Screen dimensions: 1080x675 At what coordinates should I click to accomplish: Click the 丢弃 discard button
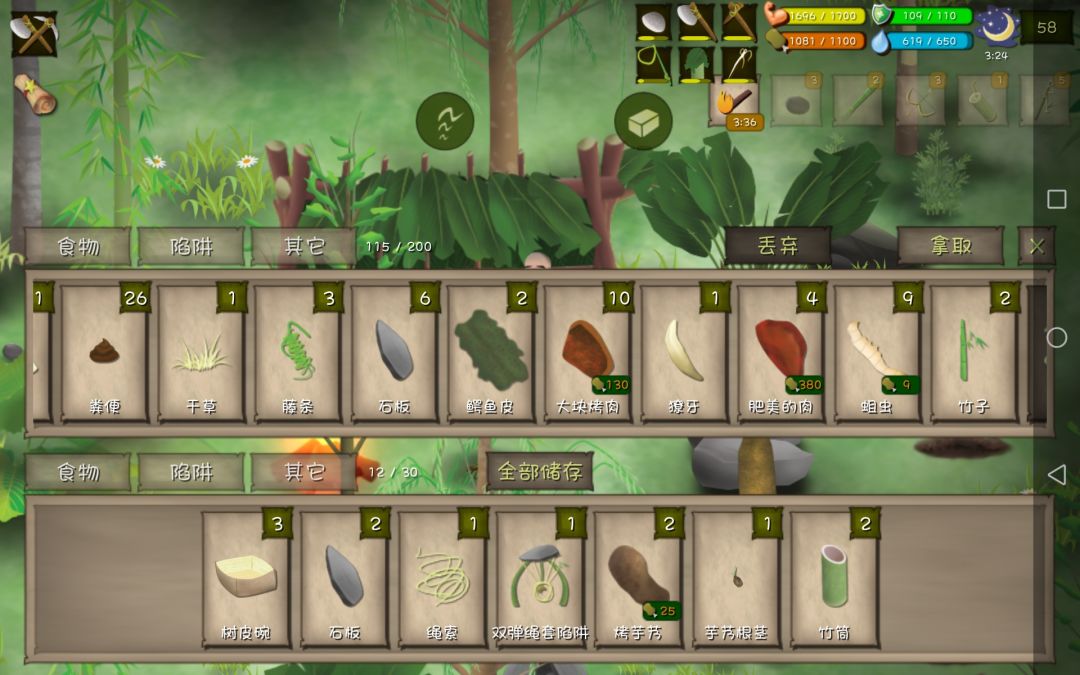(777, 246)
